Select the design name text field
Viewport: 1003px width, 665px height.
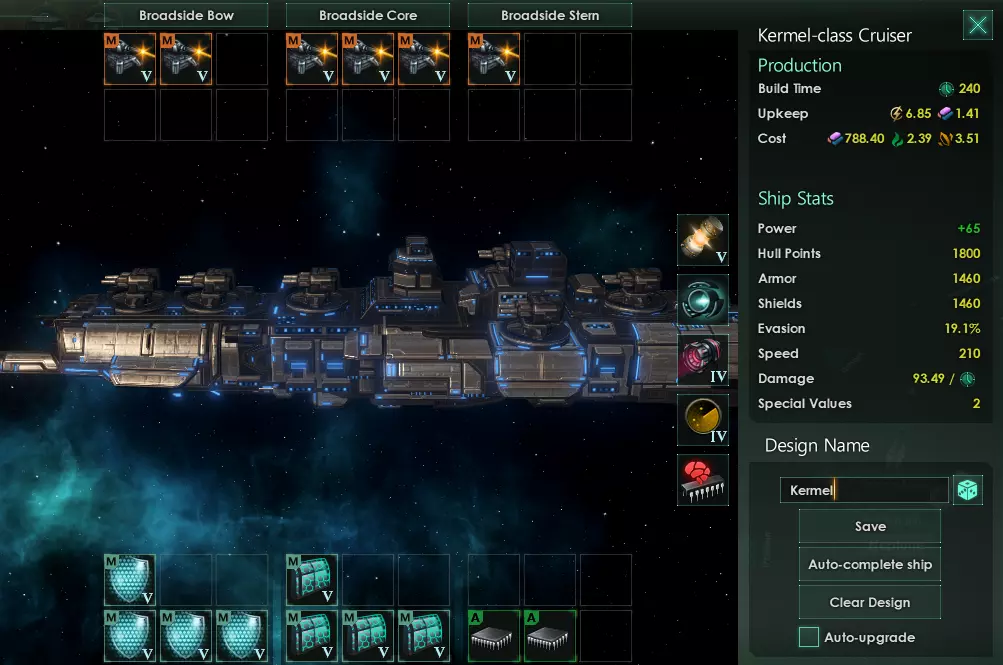(x=863, y=490)
